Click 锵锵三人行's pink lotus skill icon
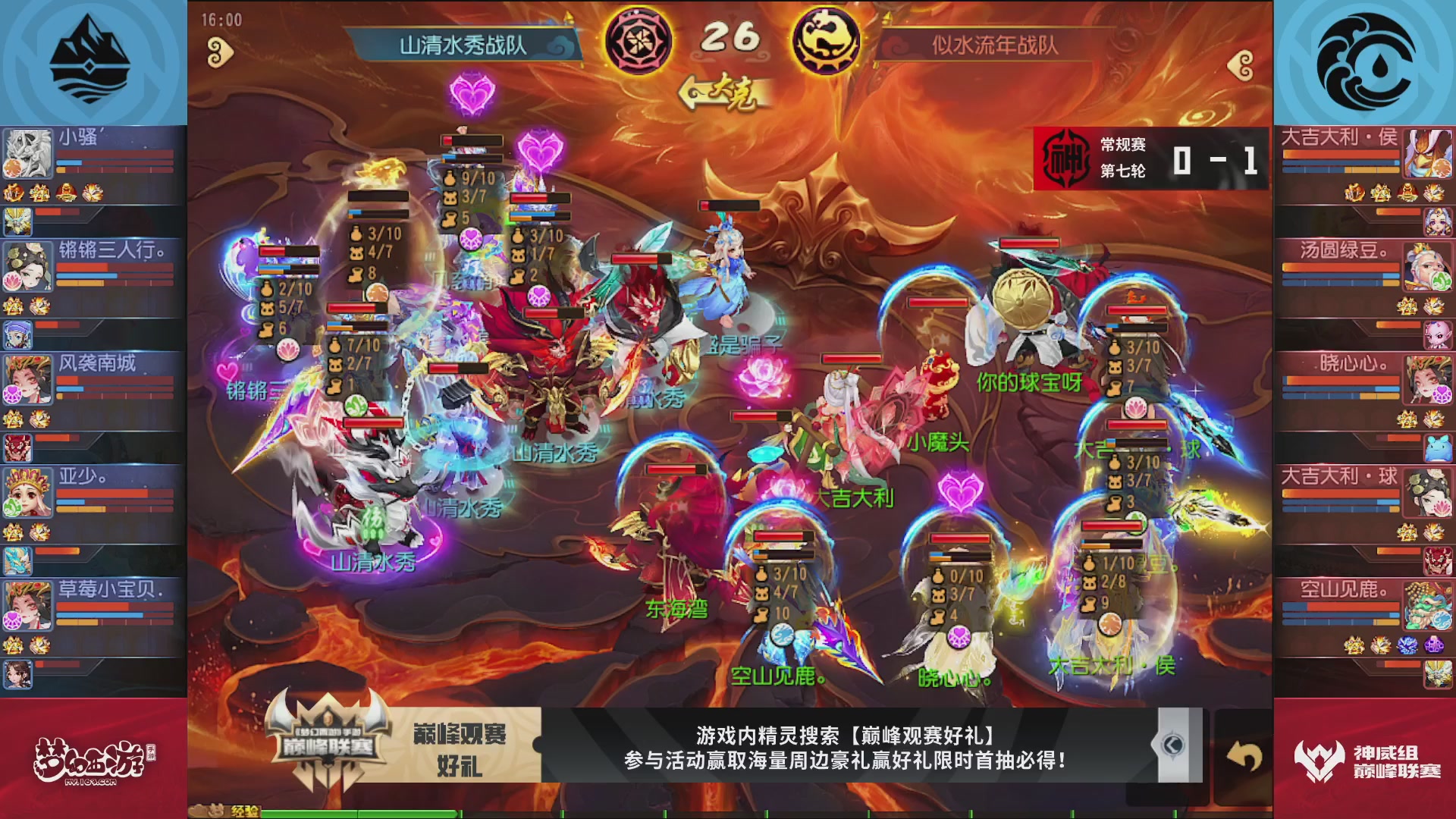This screenshot has width=1456, height=819. pyautogui.click(x=11, y=280)
